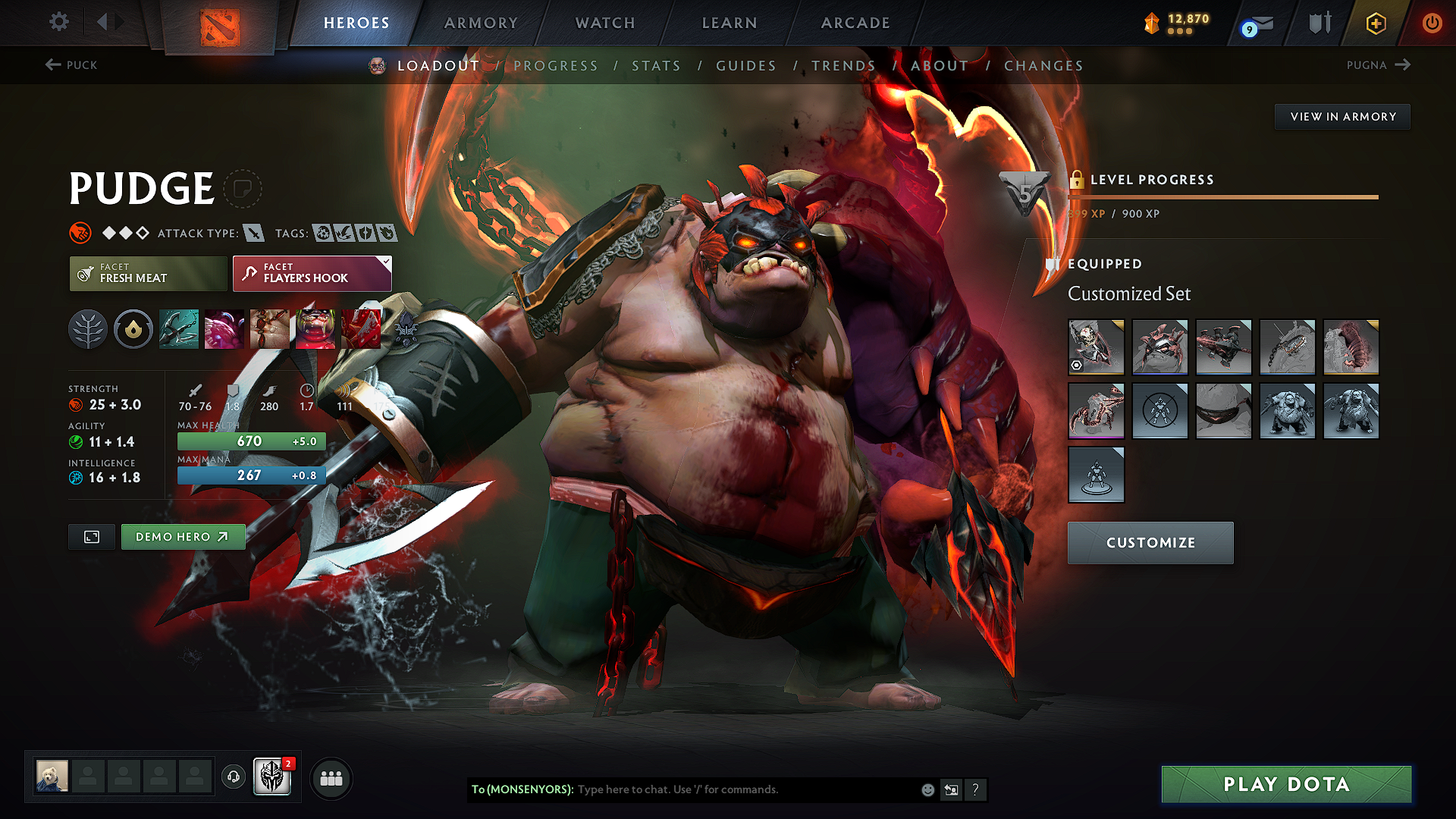Open the party finder people icon
This screenshot has width=1456, height=819.
pyautogui.click(x=331, y=777)
